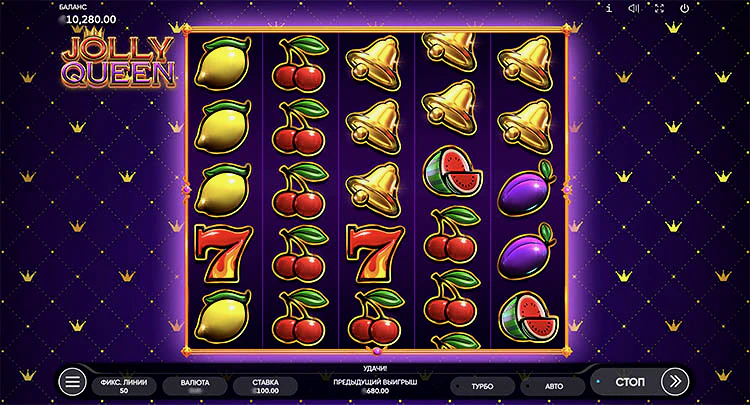Stop the spin with the СТОП button
The image size is (750, 405).
pos(630,382)
